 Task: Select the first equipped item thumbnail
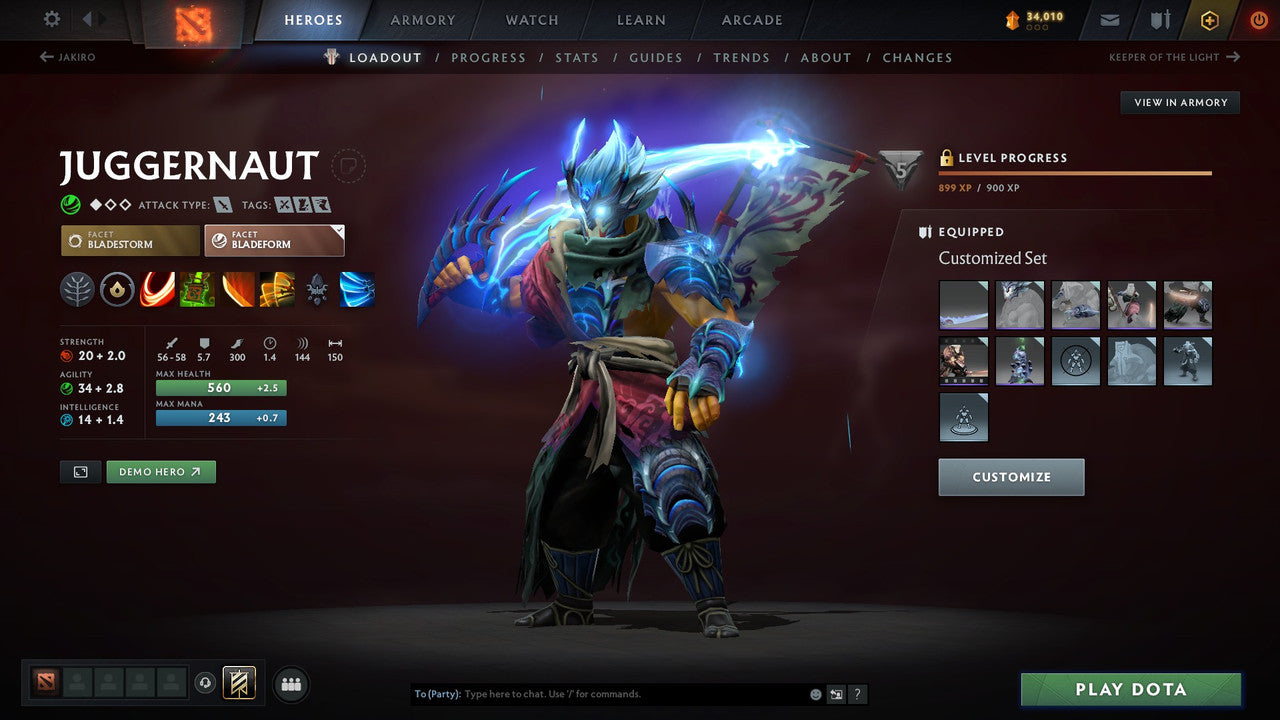coord(963,303)
